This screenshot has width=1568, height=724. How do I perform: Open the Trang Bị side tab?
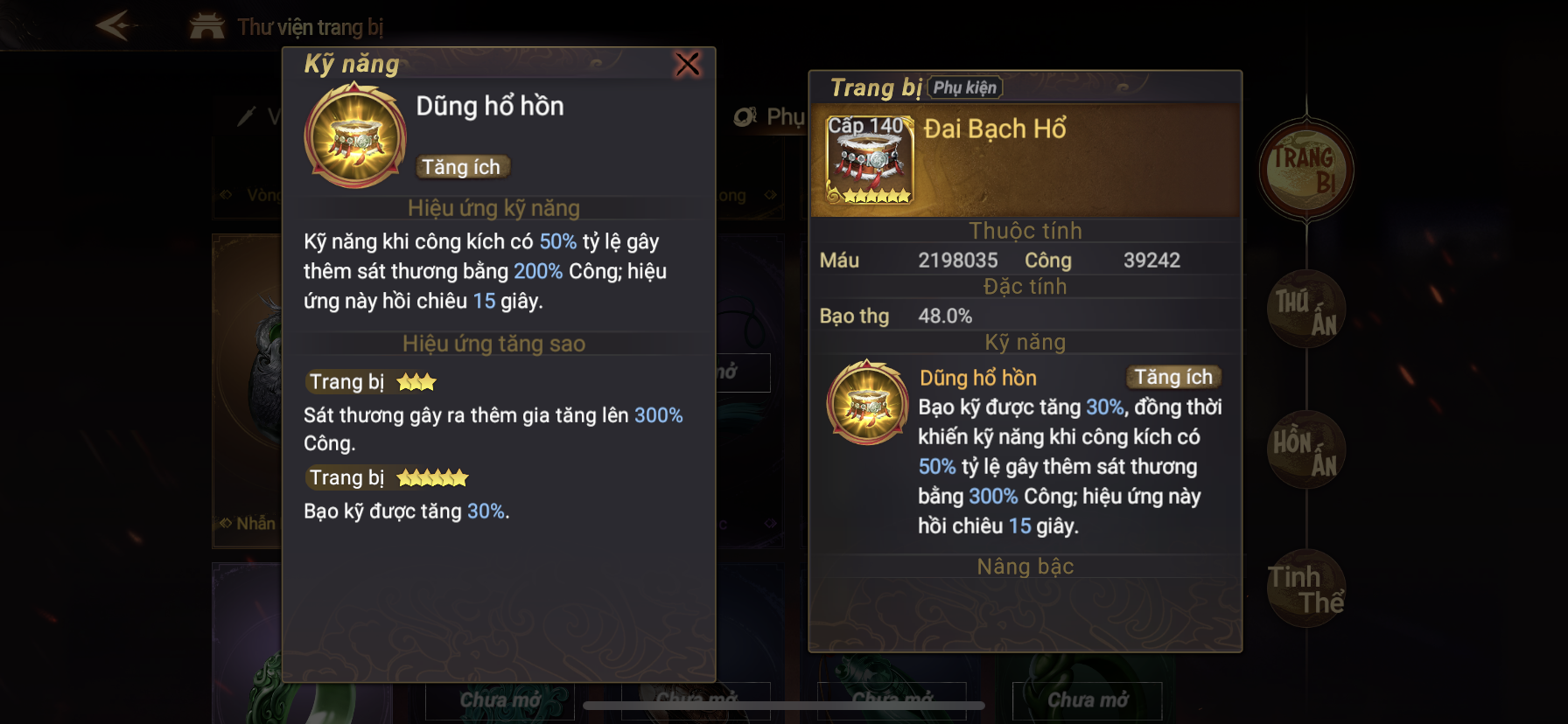pos(1305,170)
